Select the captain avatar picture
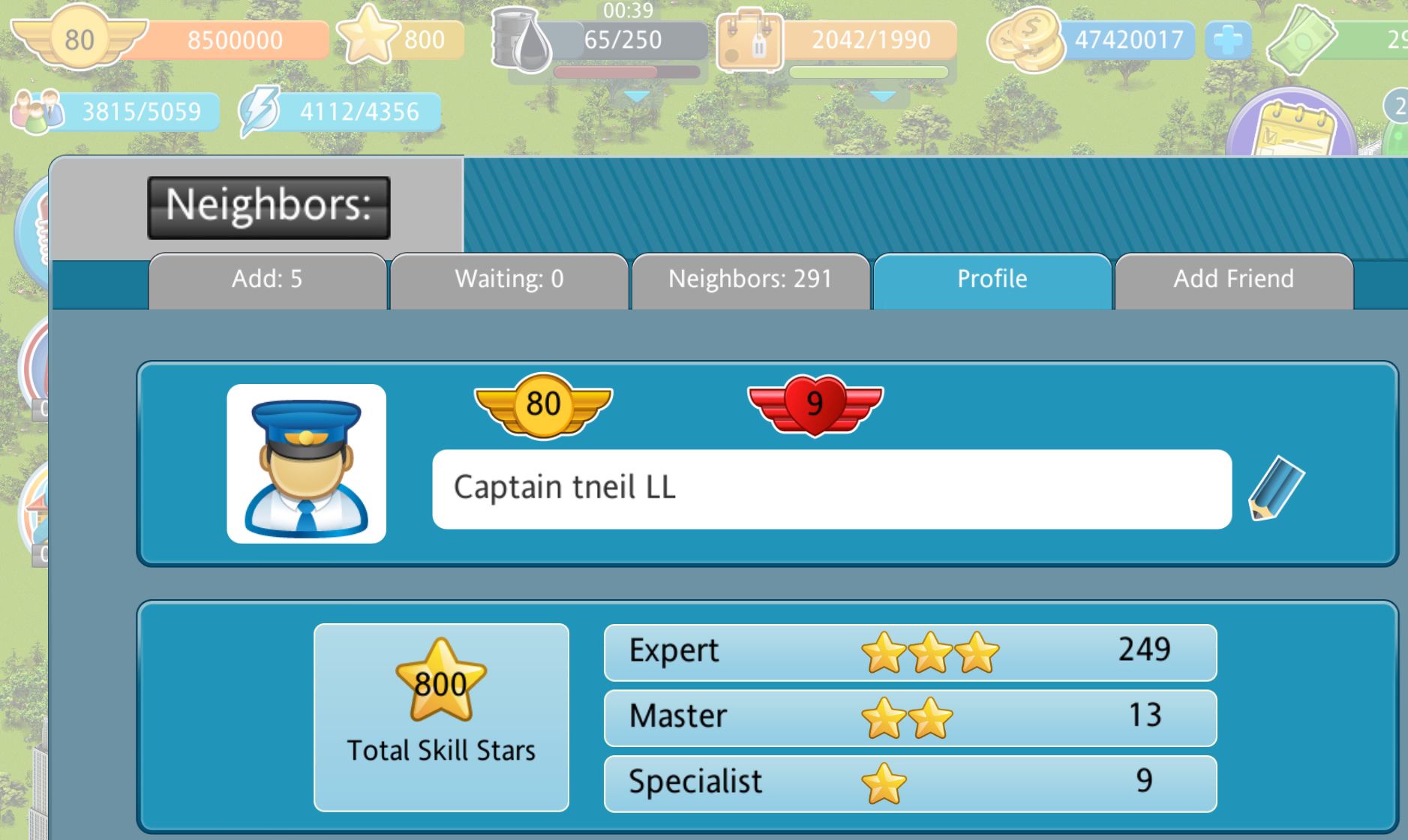Screen dimensions: 1408x840 [306, 463]
